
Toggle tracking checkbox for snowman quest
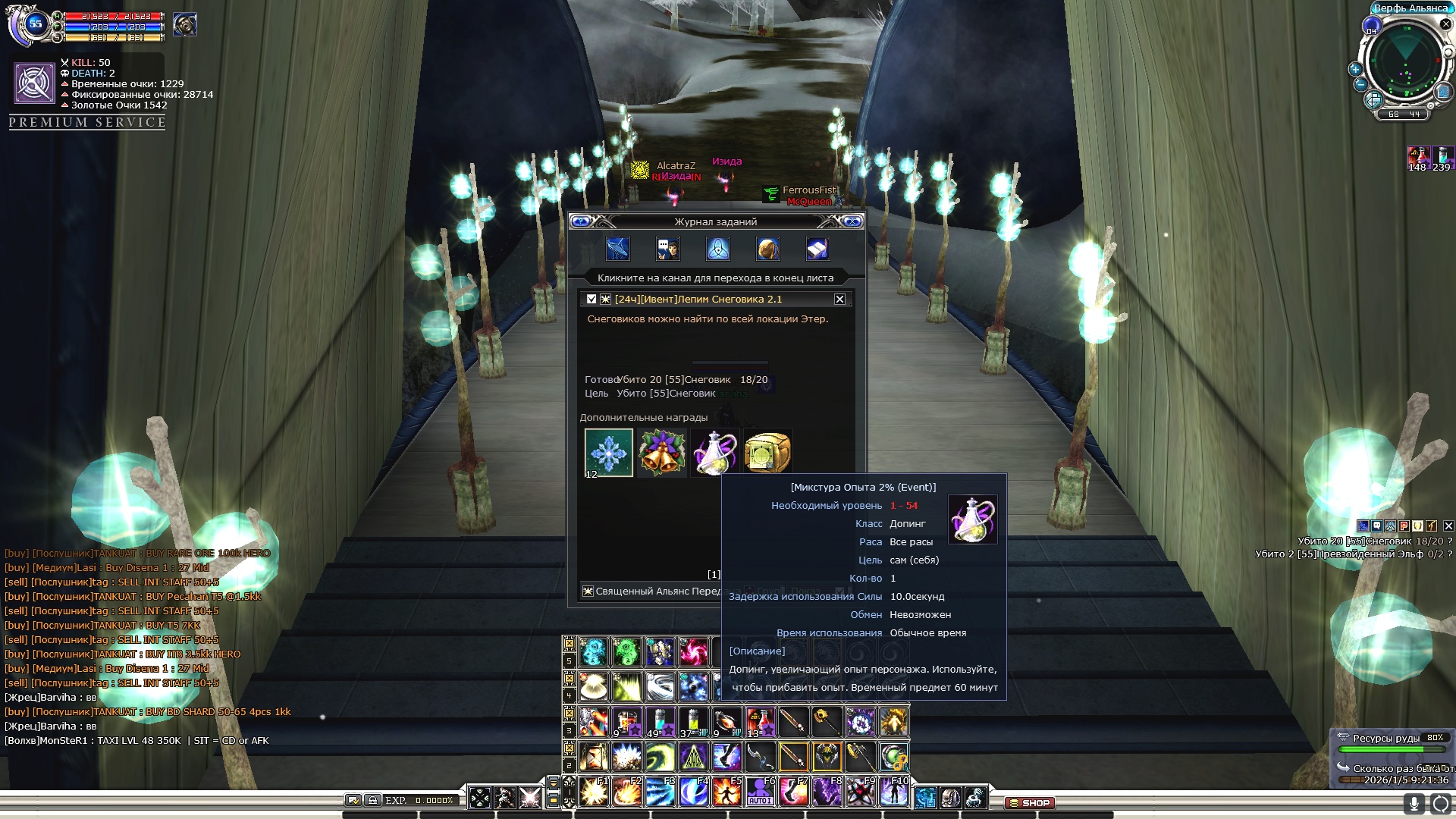[591, 300]
